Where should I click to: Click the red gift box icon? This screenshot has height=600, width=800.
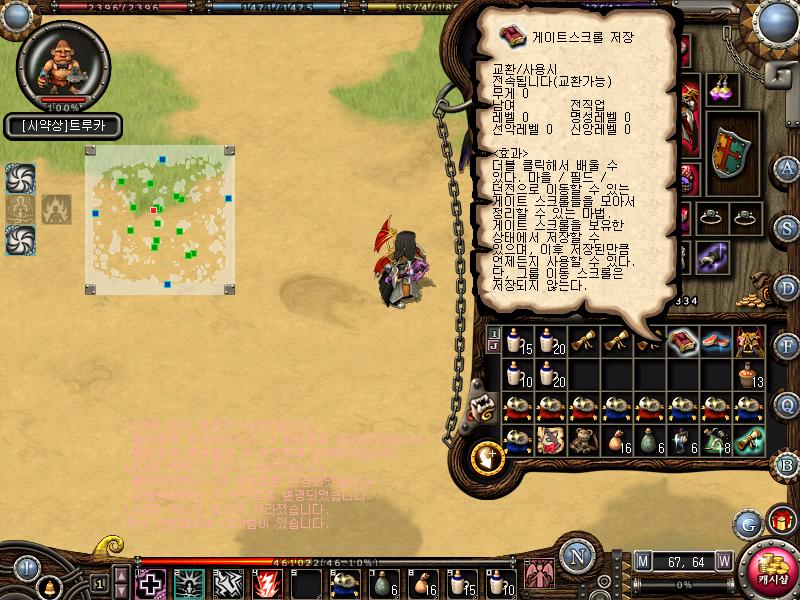click(x=780, y=521)
